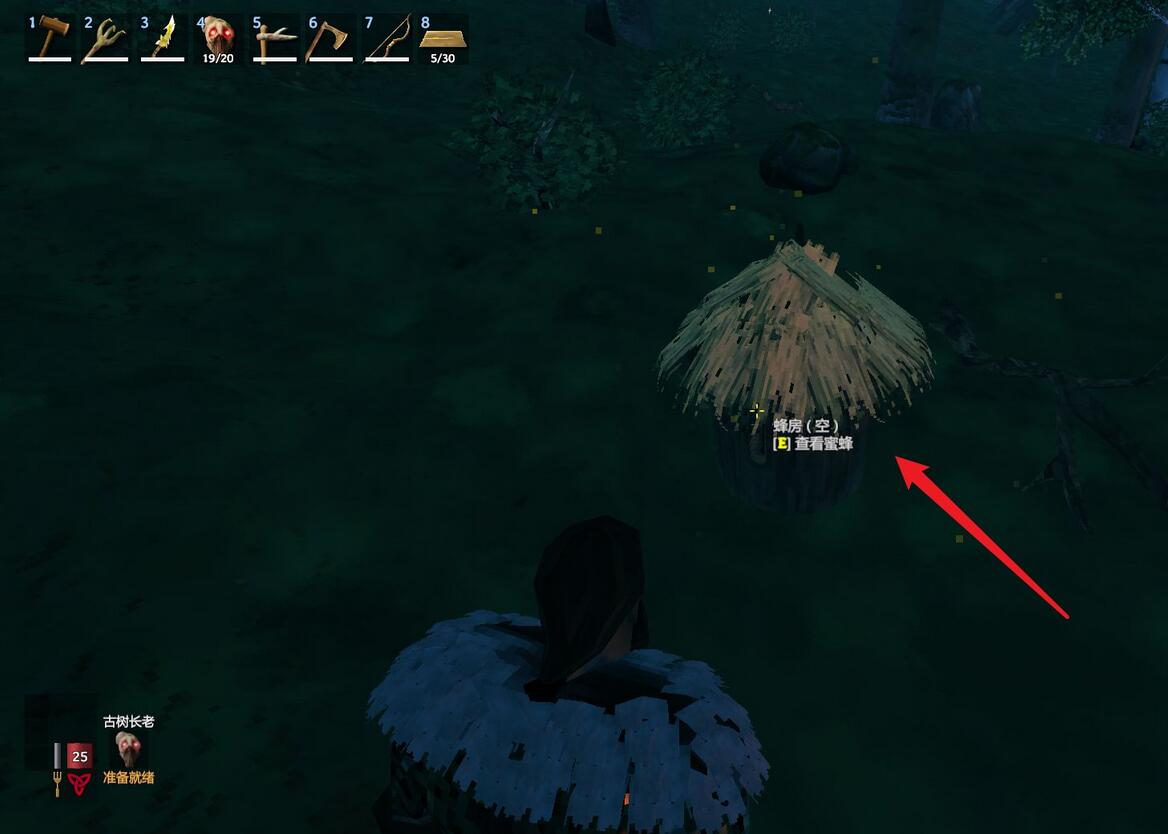Equip the antler pickaxe
1168x834 pixels.
click(x=274, y=38)
